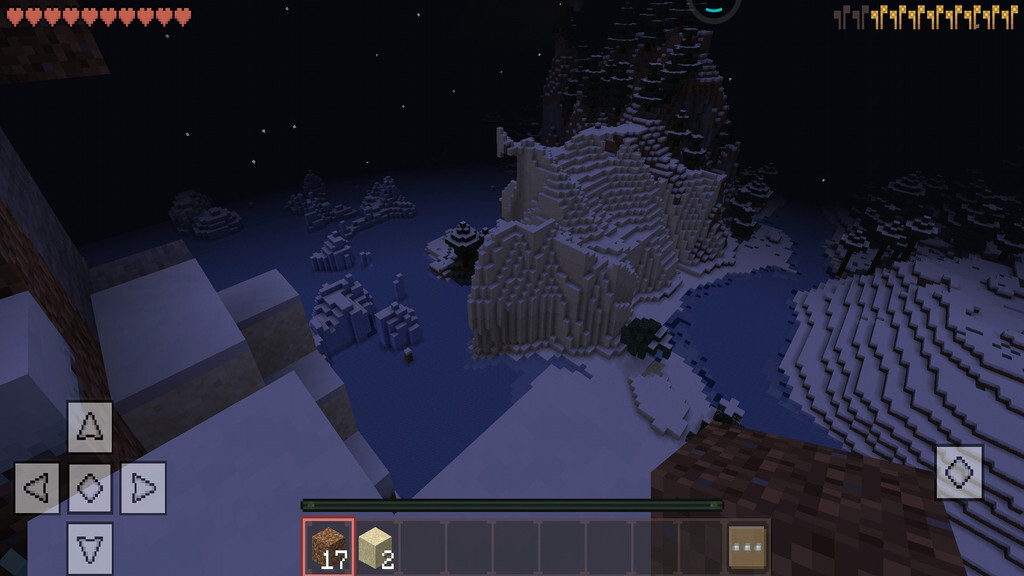
Task: Tap the move left arrow button
Action: [x=37, y=488]
